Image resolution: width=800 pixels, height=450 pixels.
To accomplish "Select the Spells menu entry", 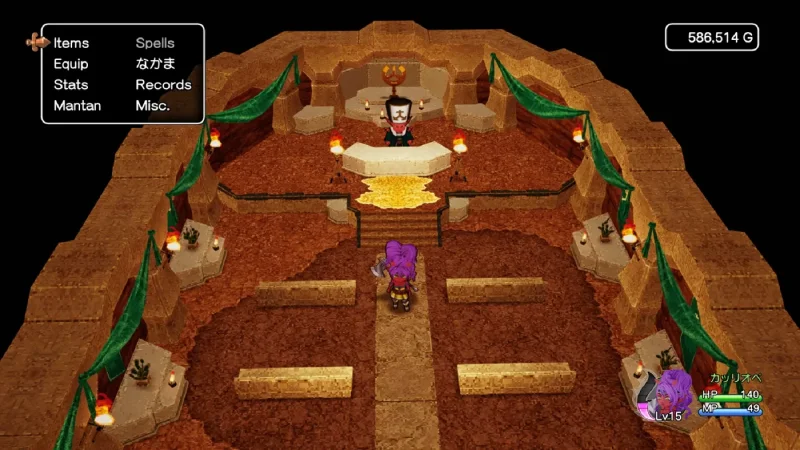I will [155, 43].
